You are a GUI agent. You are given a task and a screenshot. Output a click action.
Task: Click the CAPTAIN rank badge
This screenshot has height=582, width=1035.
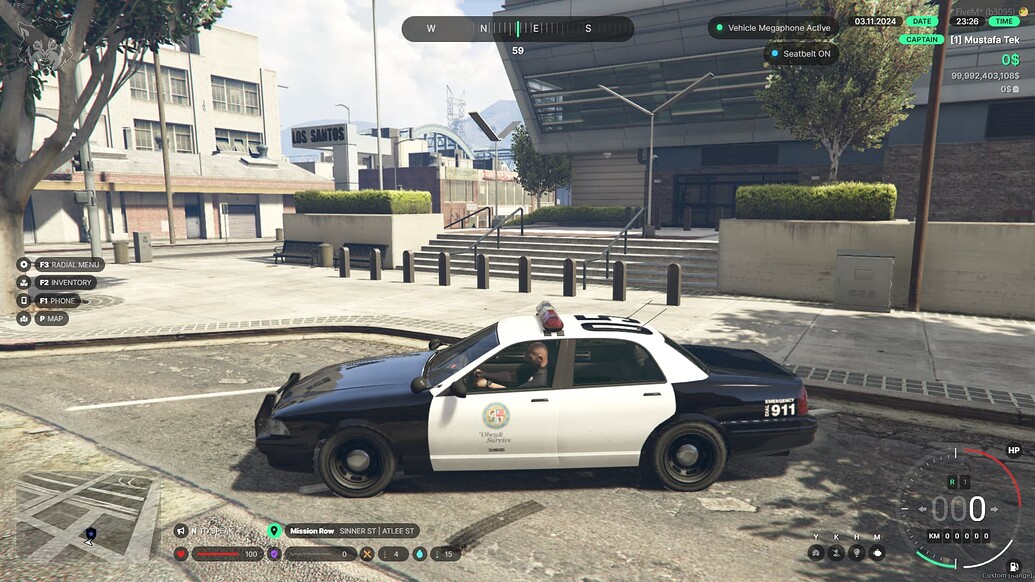(x=920, y=40)
